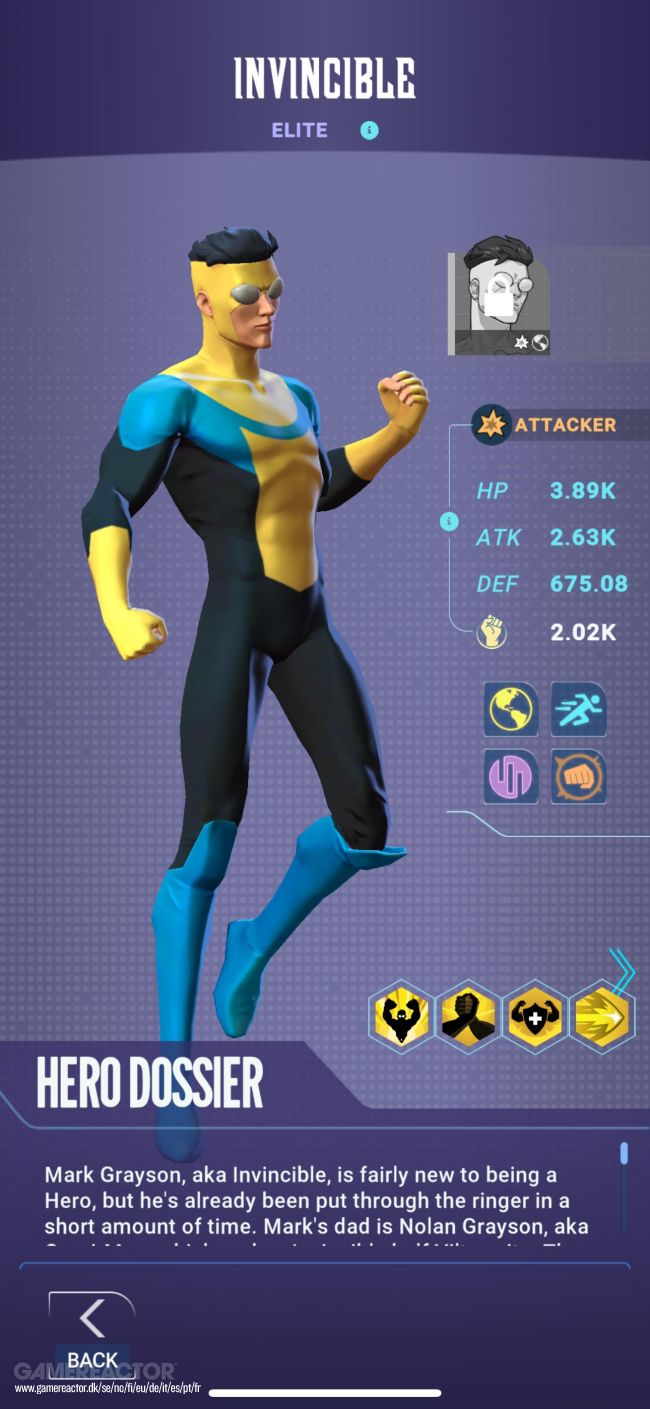Screen dimensions: 650x1409
Task: Show stats info beside the ATK row
Action: tap(449, 522)
